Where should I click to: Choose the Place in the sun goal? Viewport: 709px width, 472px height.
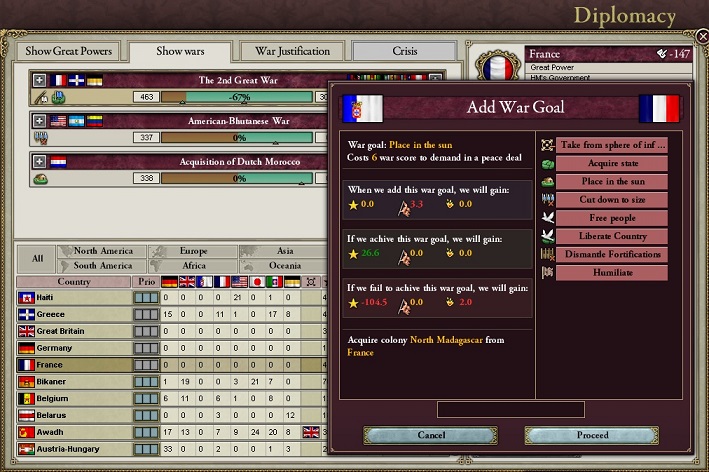point(611,181)
